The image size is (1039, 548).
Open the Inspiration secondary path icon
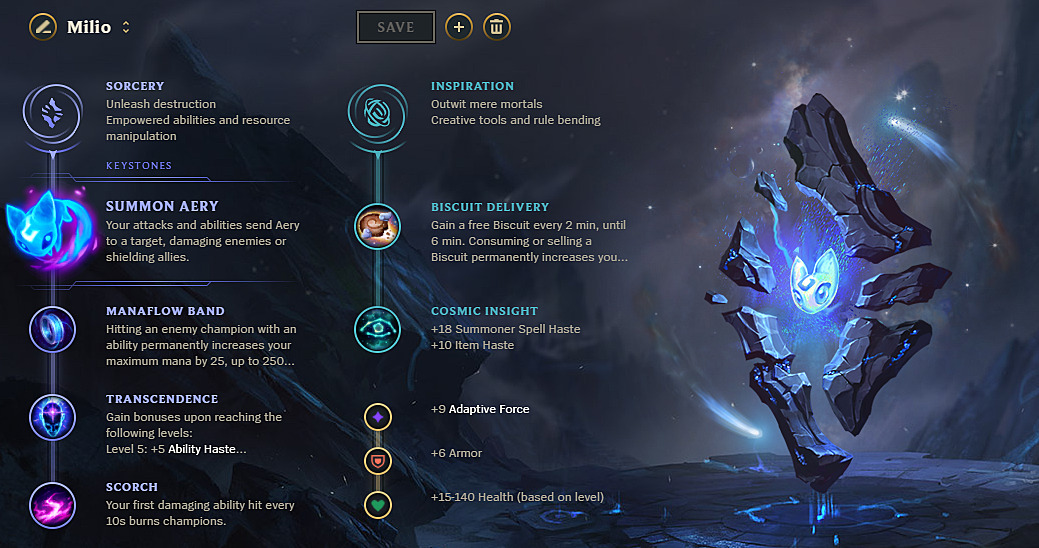click(377, 112)
